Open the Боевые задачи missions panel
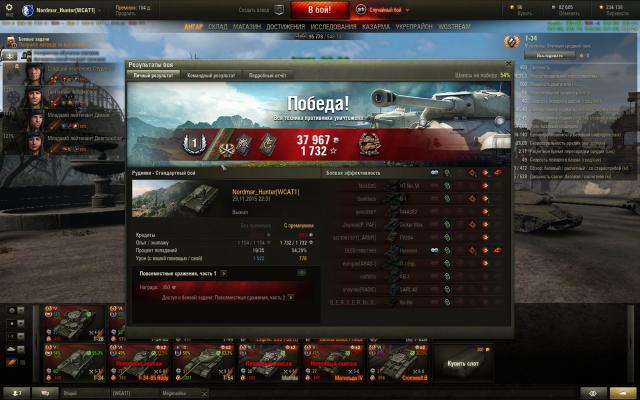This screenshot has width=640, height=400. [40, 39]
